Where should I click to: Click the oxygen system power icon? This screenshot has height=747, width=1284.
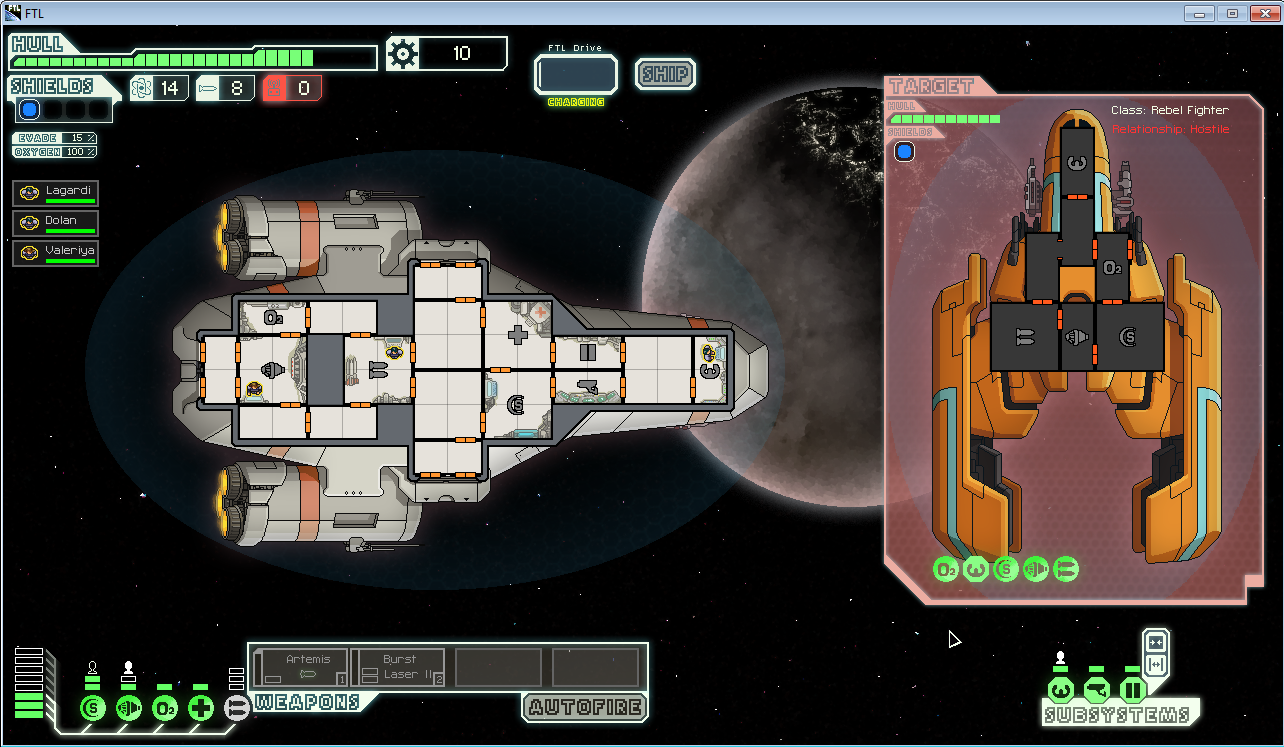pos(165,708)
